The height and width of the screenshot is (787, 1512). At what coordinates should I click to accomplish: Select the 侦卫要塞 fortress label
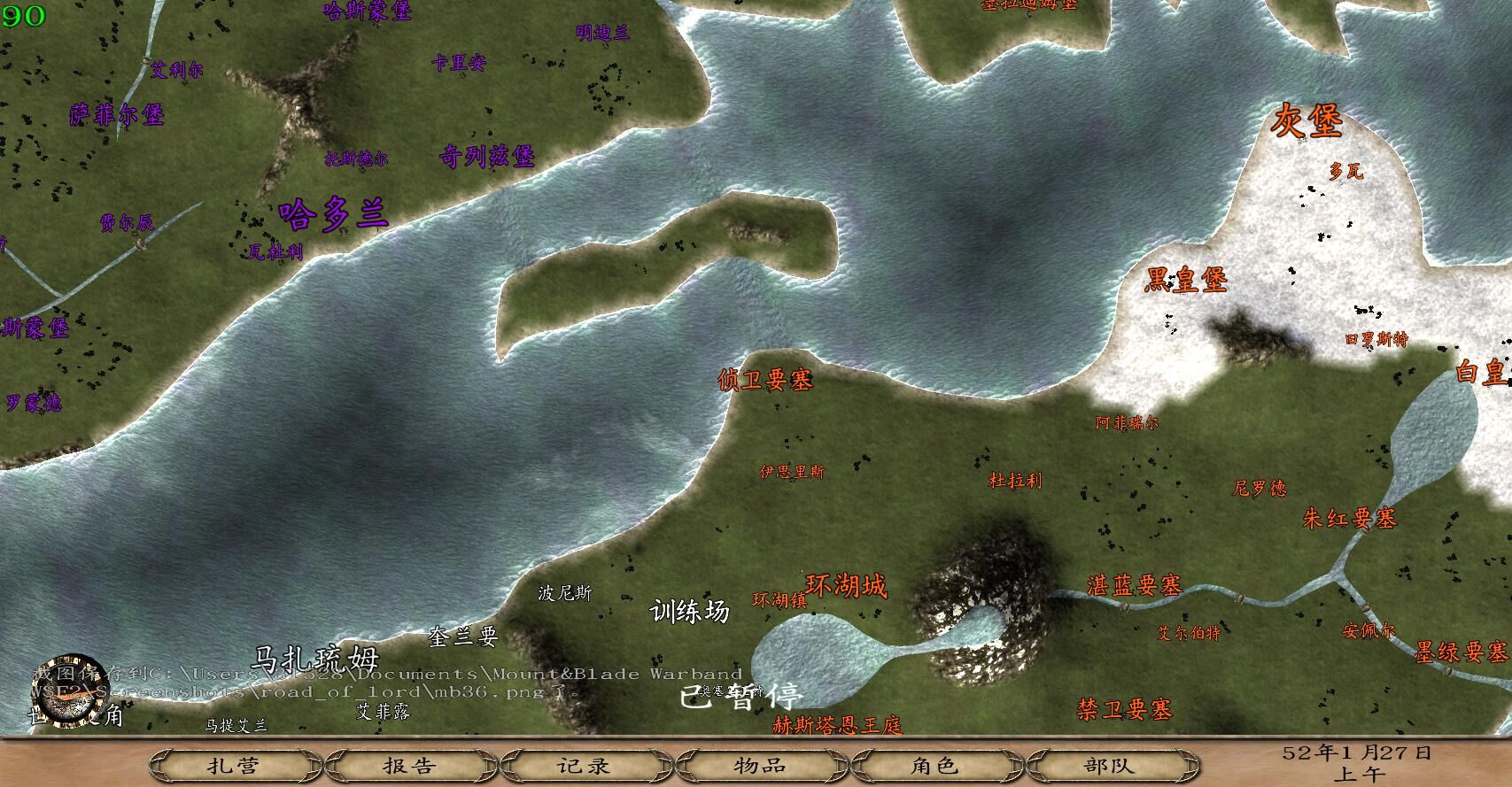765,380
